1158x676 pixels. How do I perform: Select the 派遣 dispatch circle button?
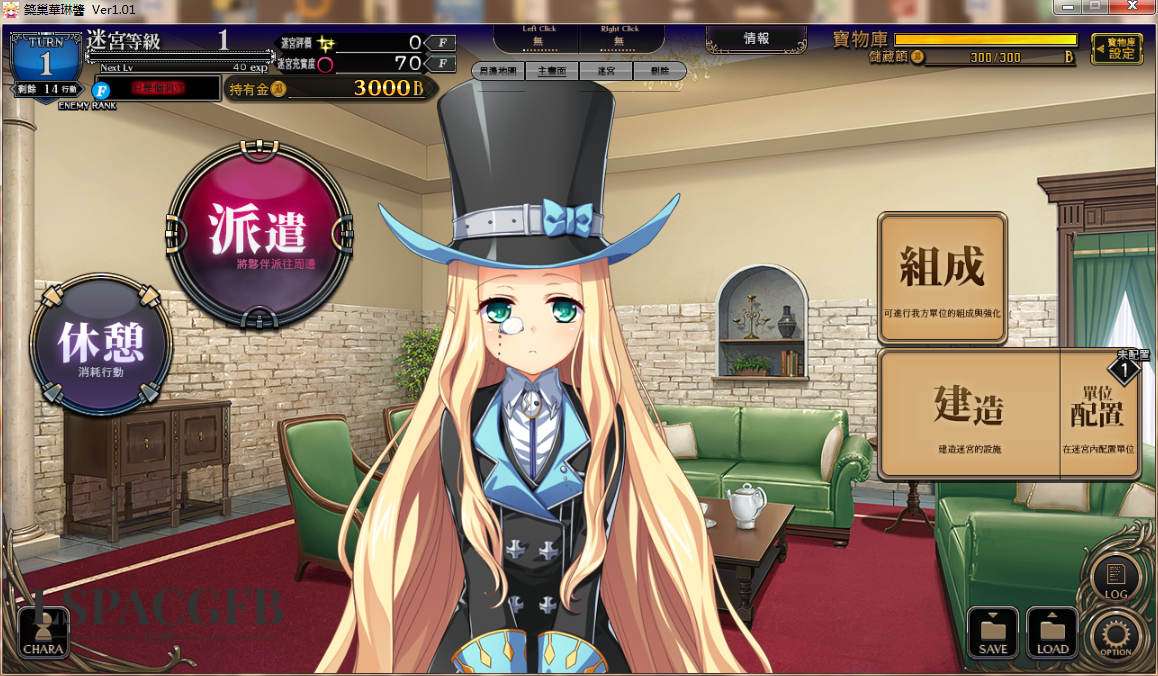(259, 234)
